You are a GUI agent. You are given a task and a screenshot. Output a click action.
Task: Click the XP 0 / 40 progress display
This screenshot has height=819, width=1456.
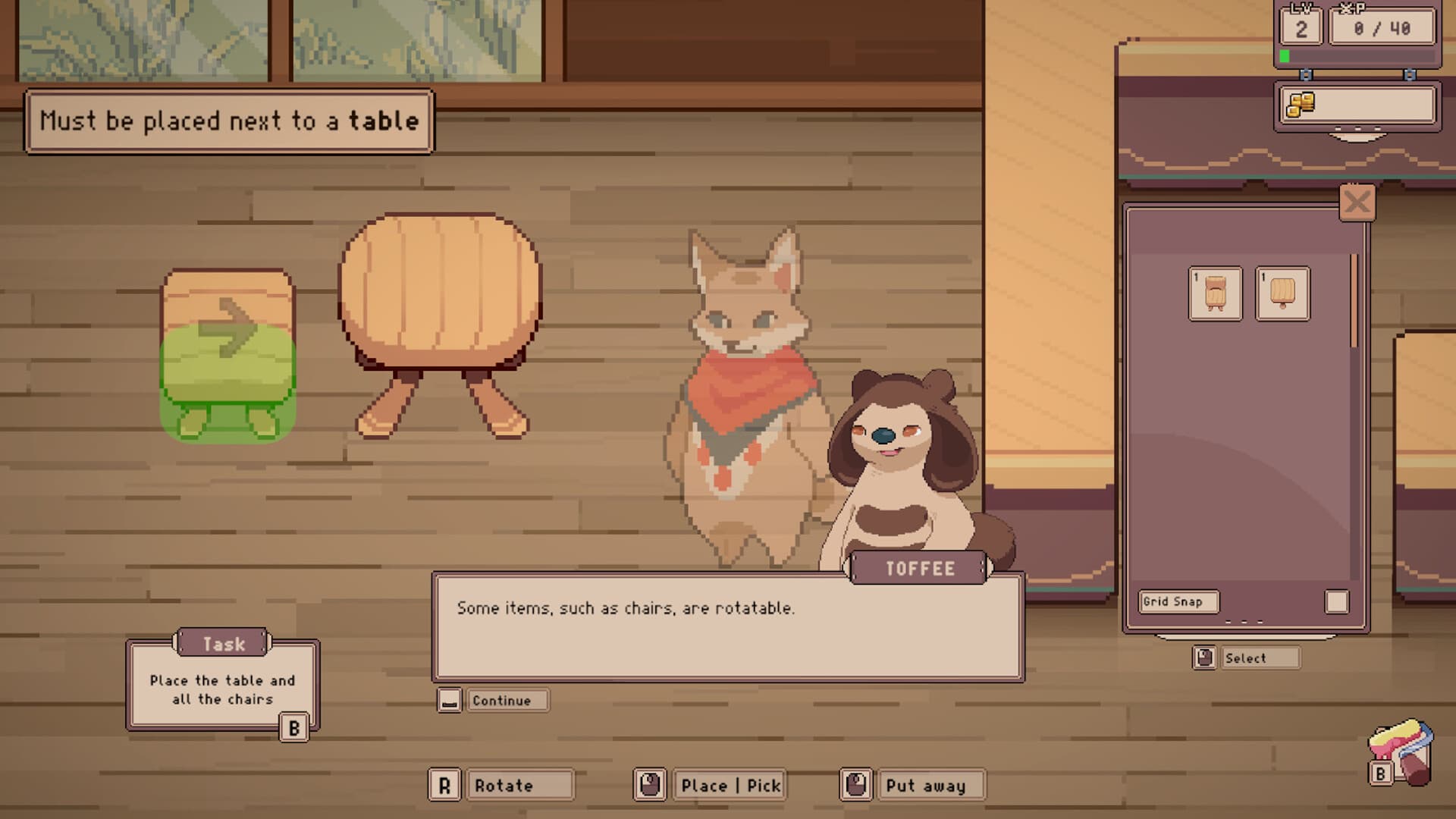coord(1382,27)
